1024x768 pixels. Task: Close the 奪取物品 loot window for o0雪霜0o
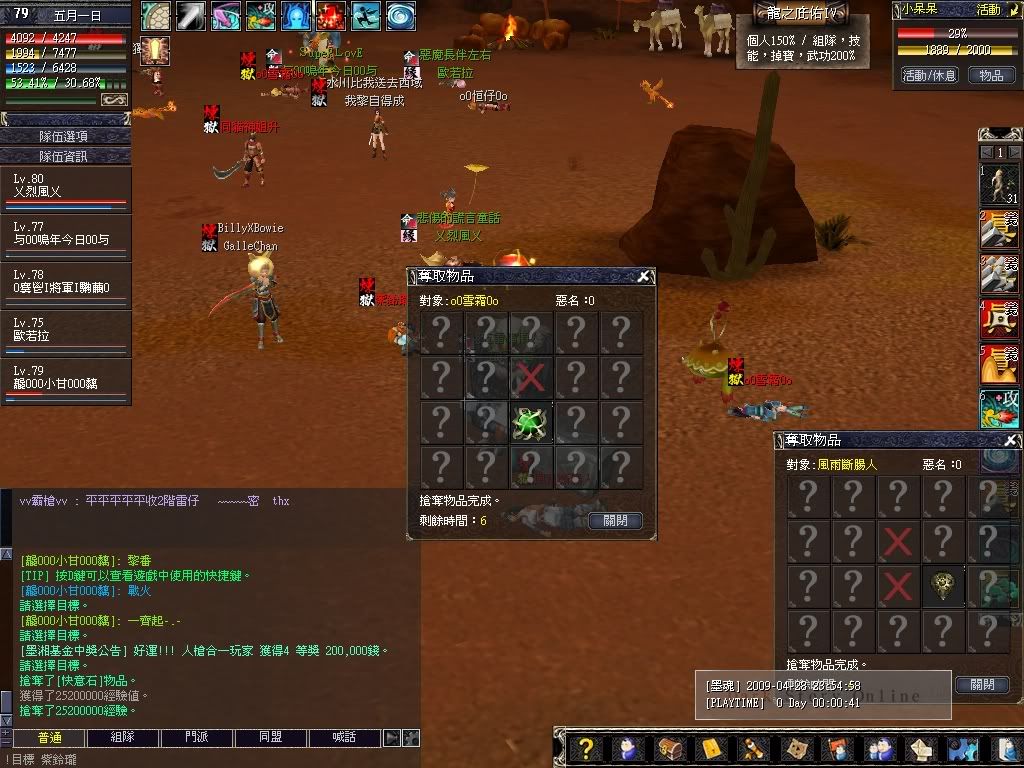point(645,277)
